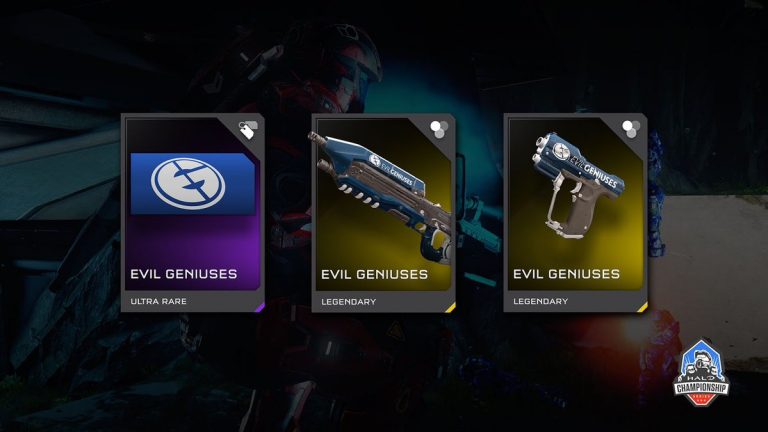Select the Evil Geniuses emblem card
Image resolution: width=768 pixels, height=432 pixels.
(x=193, y=212)
